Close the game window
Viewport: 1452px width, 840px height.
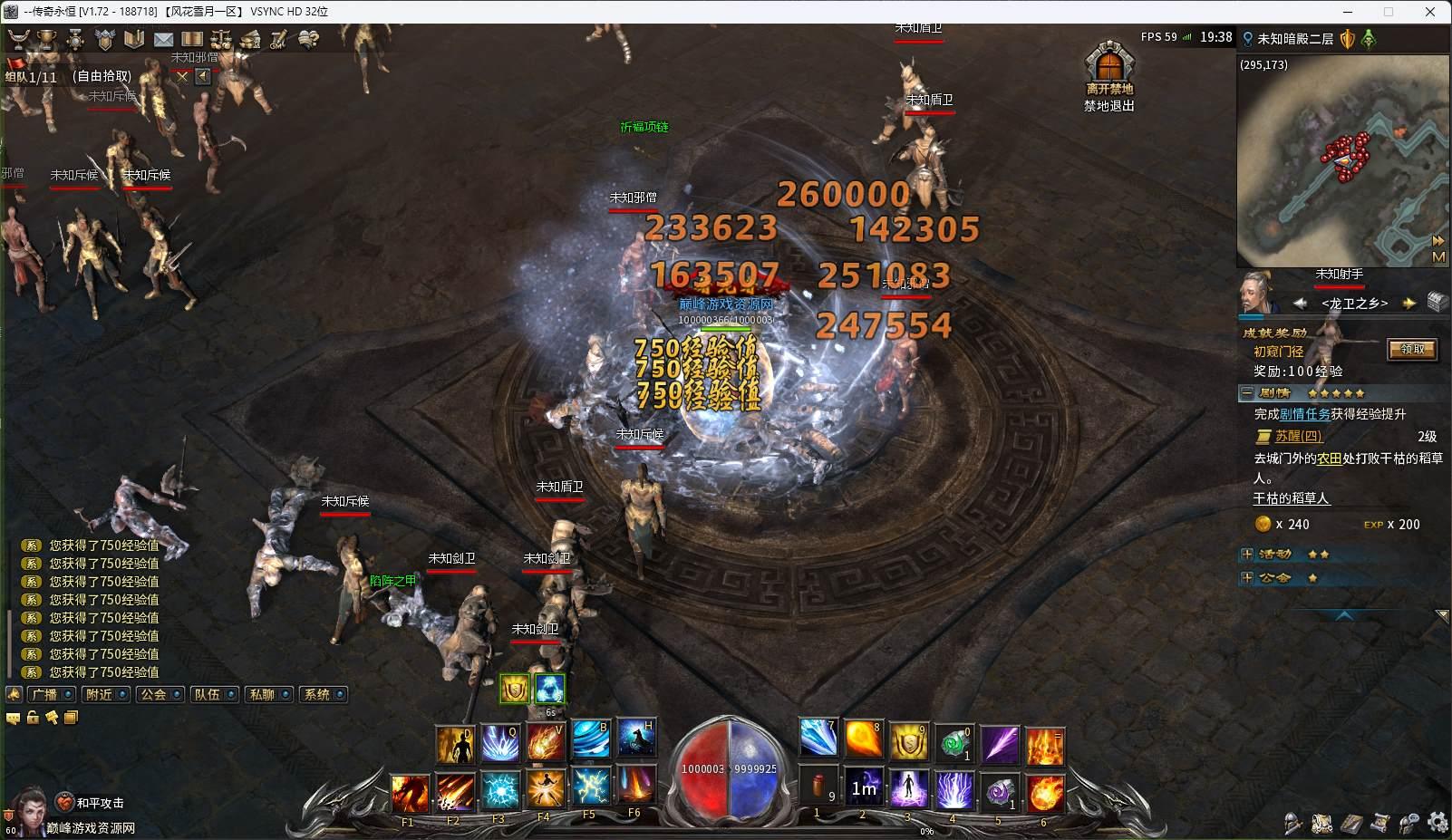1430,12
